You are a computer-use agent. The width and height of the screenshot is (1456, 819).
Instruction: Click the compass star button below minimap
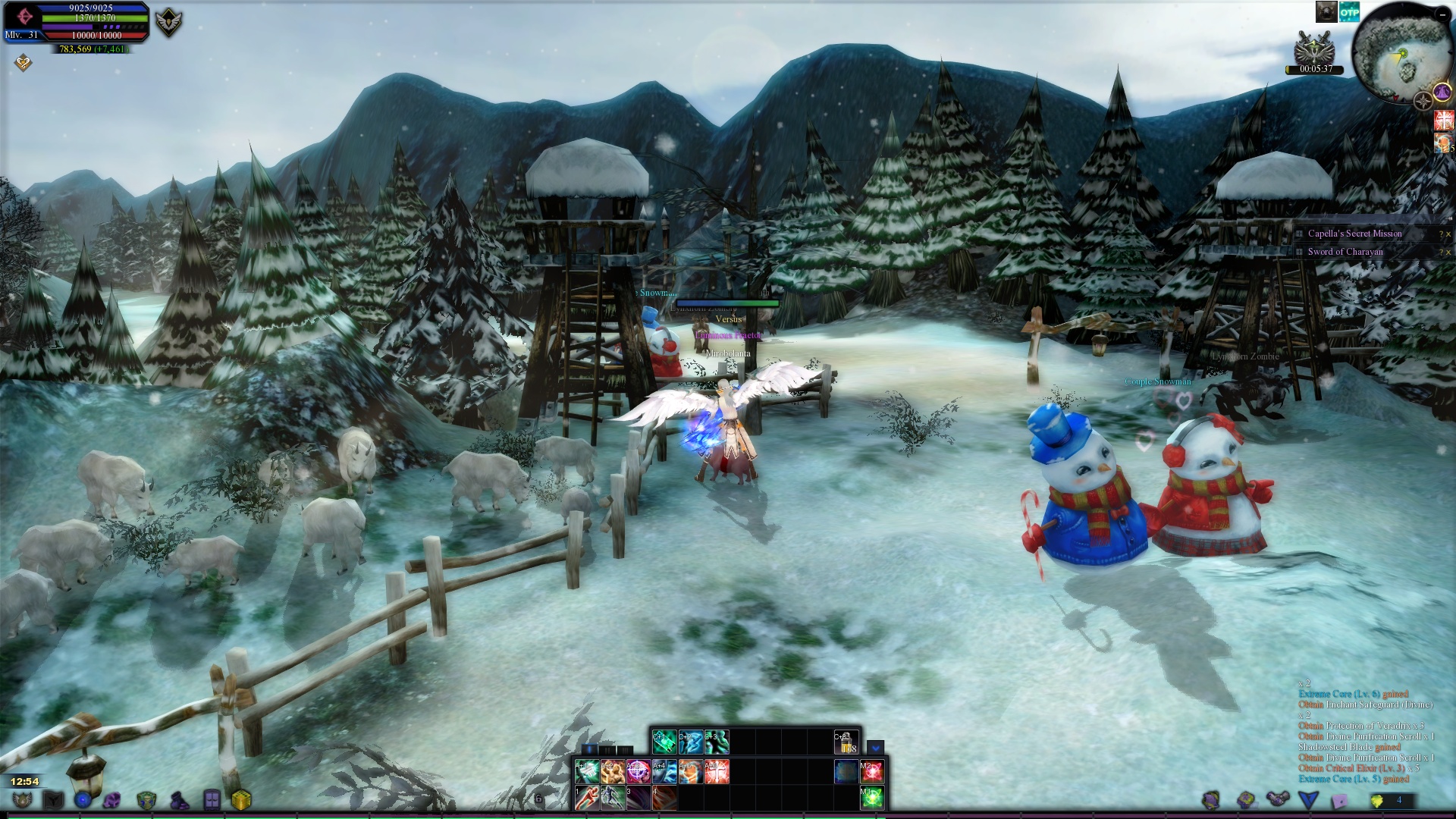click(x=1423, y=102)
